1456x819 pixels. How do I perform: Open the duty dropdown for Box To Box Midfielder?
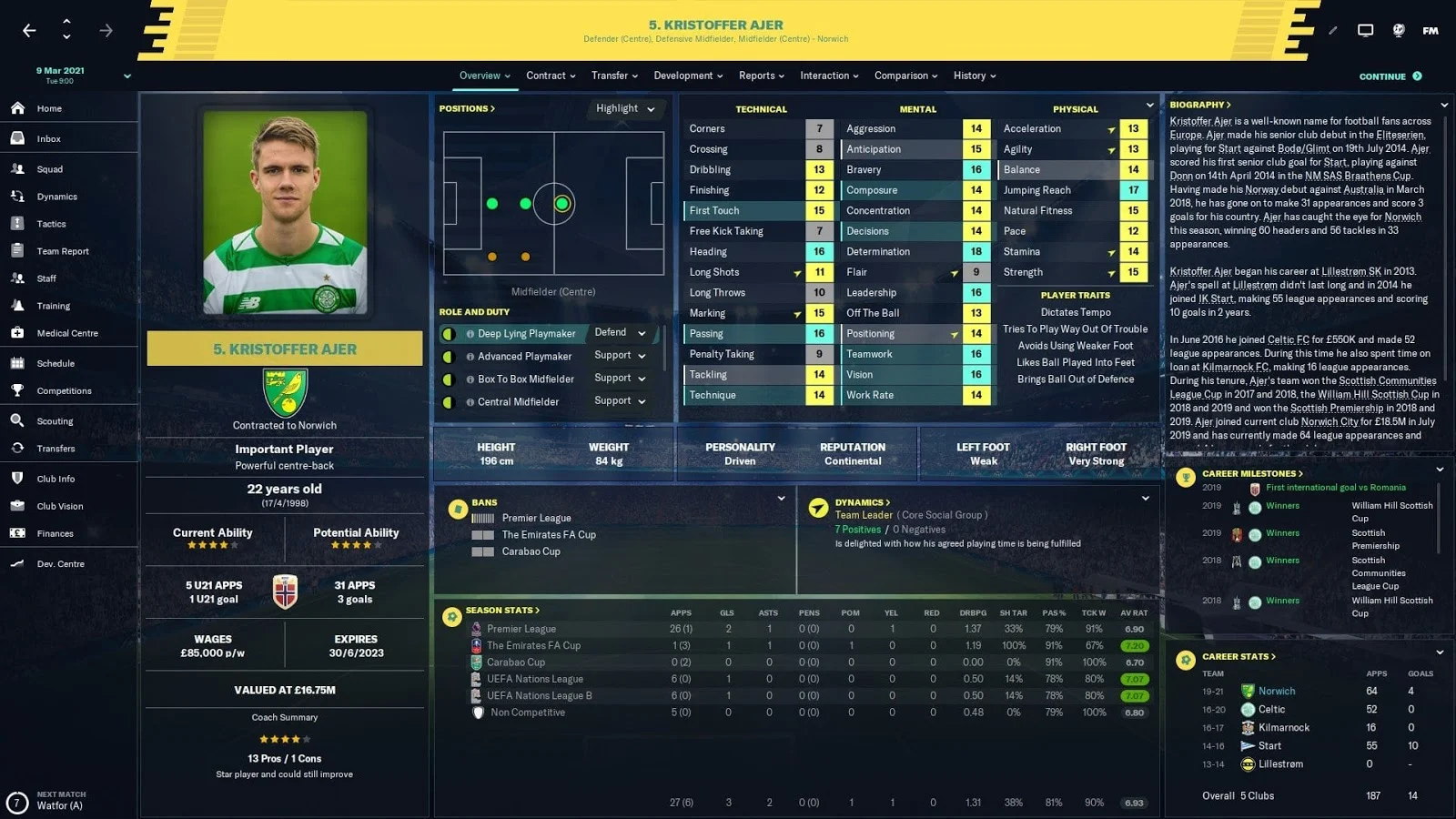621,379
